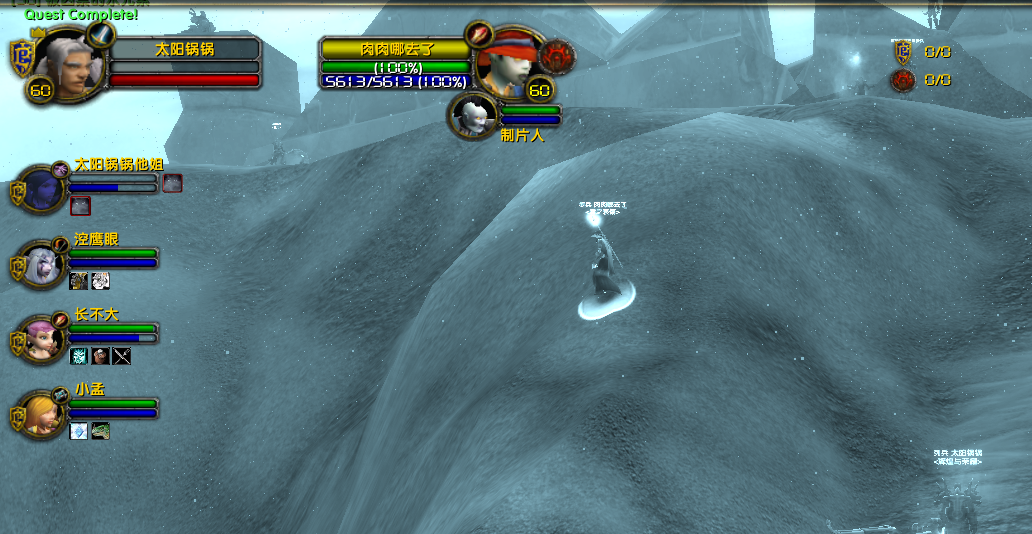Click the Horde score icon in battleground tracker
This screenshot has width=1032, height=534.
pos(903,80)
